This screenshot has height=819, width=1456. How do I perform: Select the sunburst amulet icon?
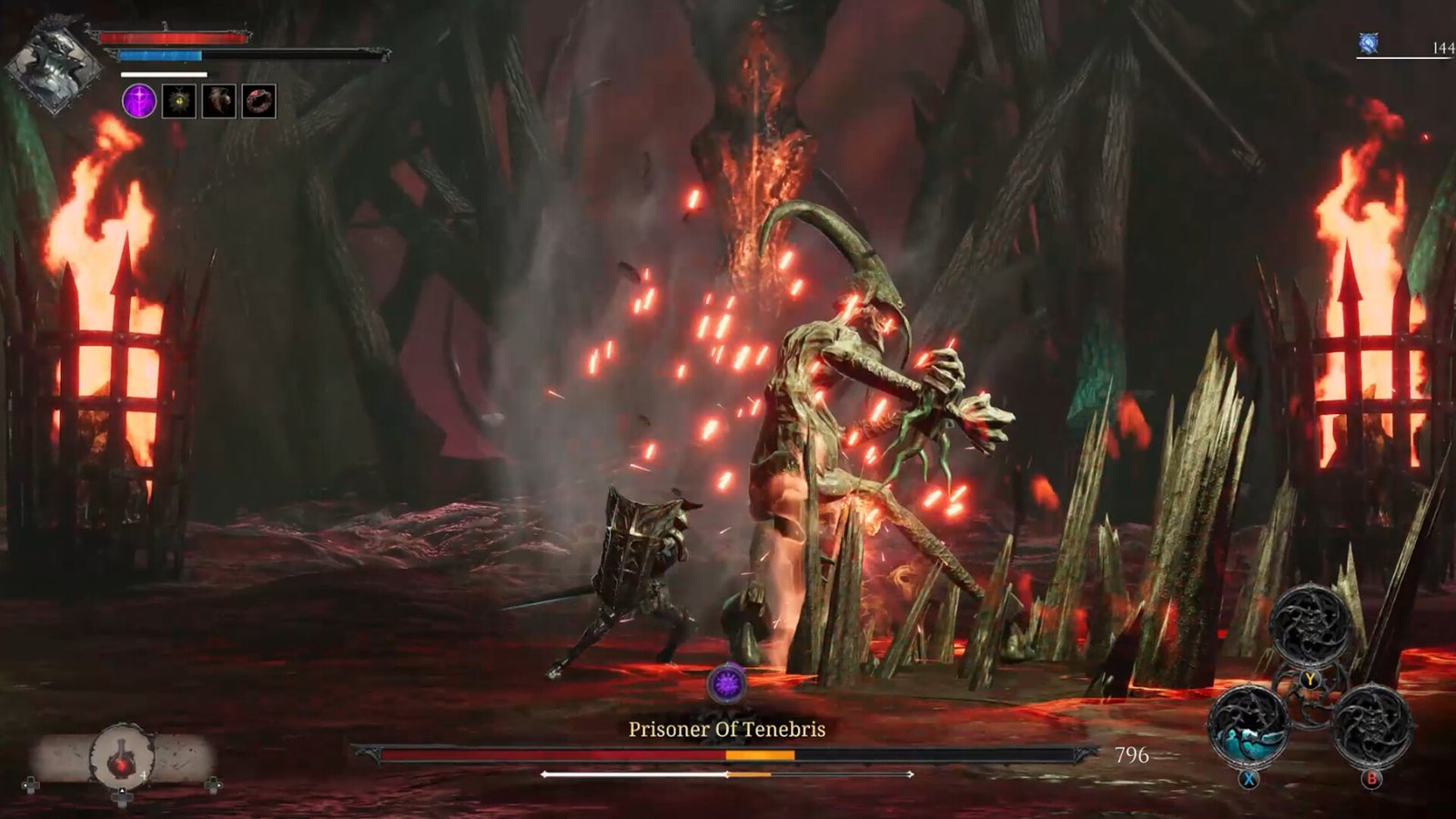pos(179,101)
